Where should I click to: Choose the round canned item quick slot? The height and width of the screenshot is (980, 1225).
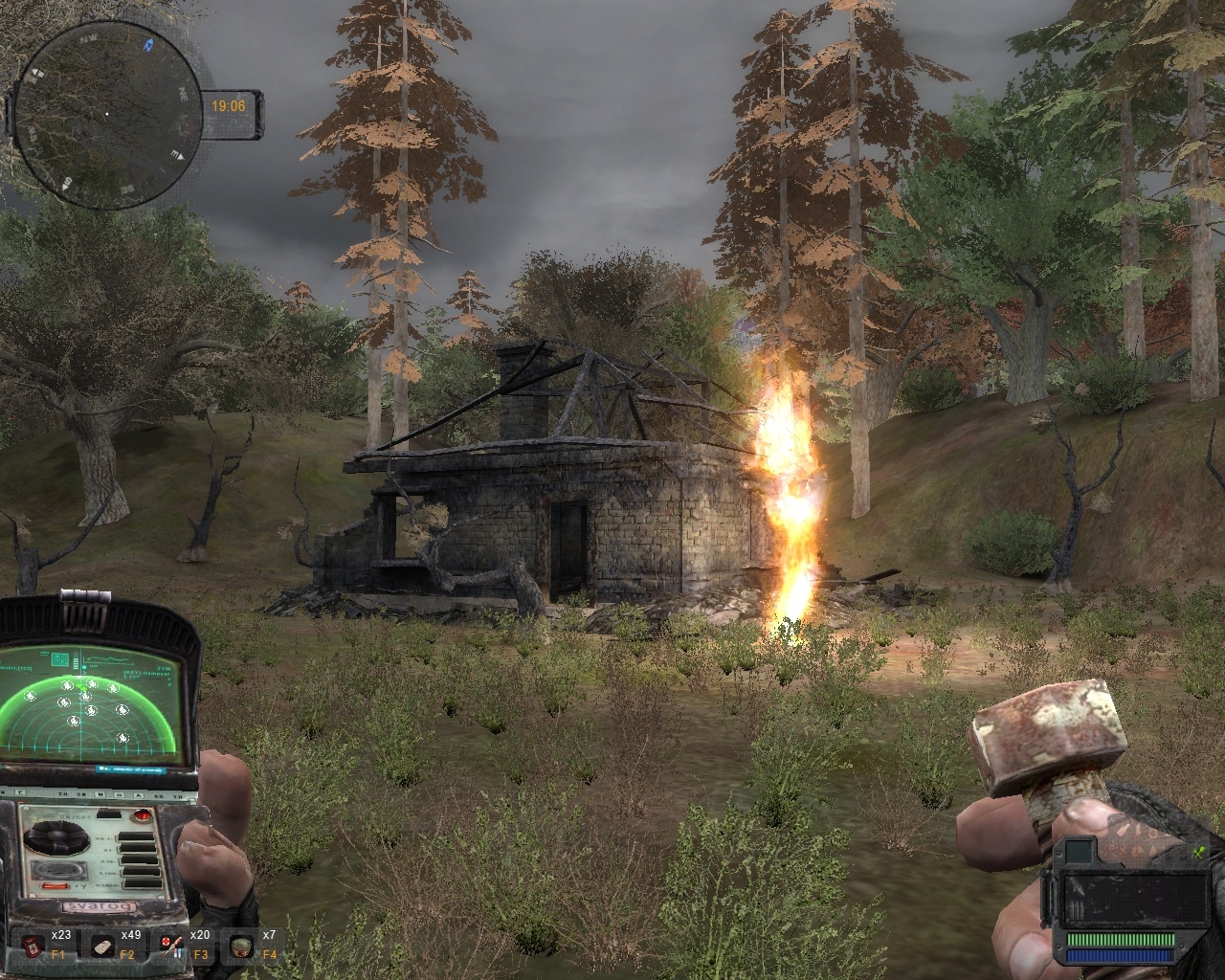tap(242, 946)
